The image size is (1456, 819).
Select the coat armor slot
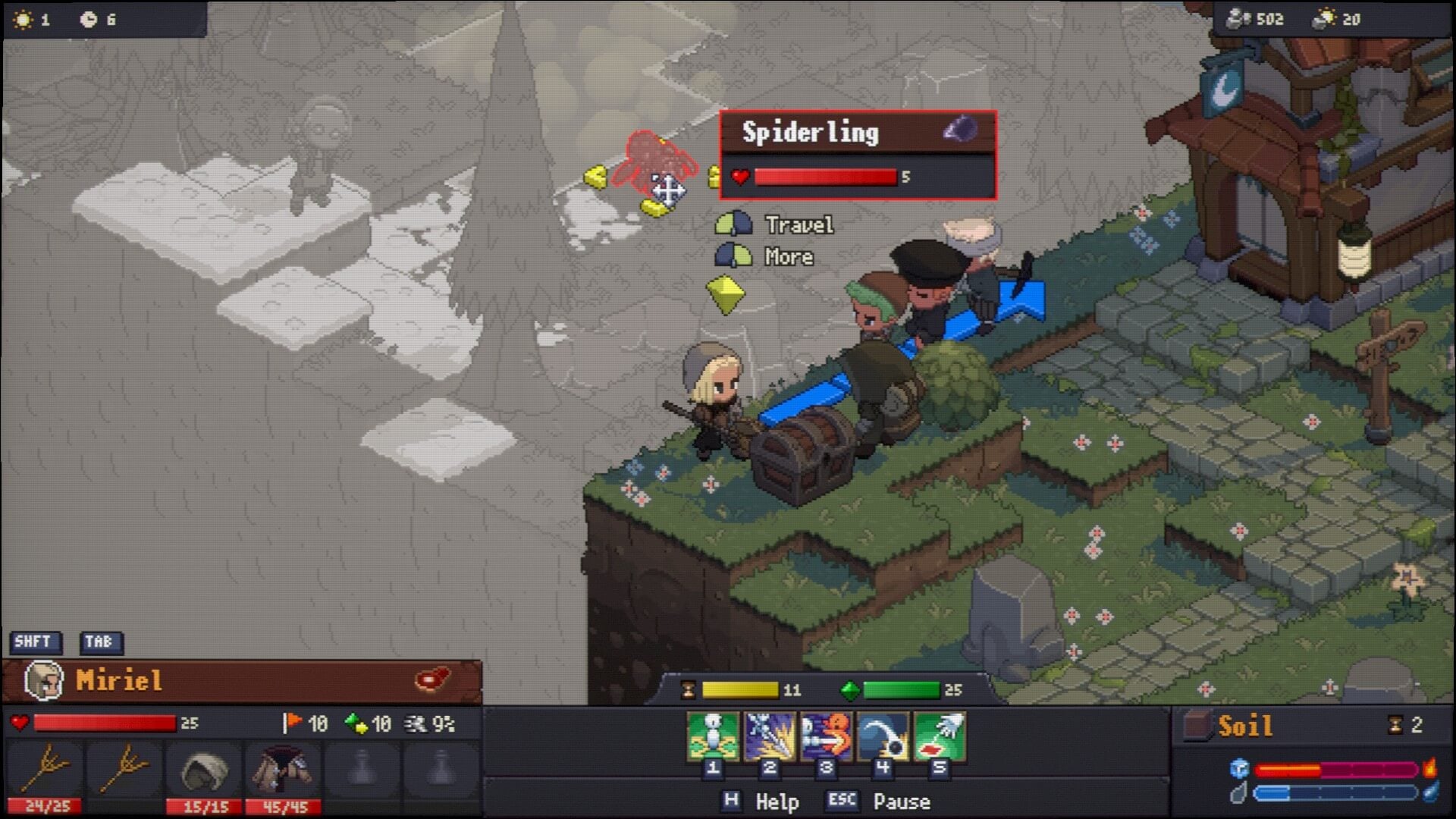(282, 770)
